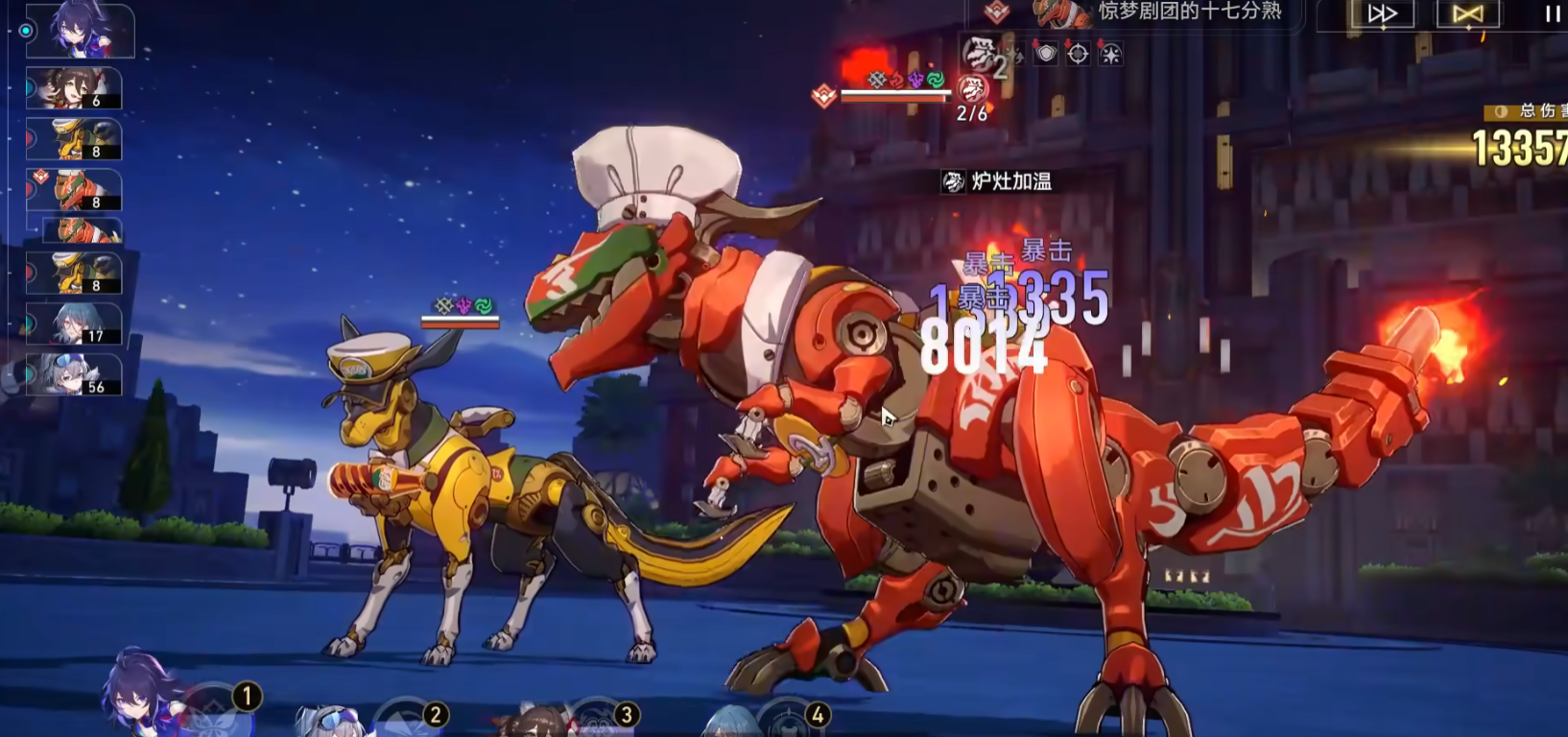1568x737 pixels.
Task: Inspect the dinosaur stack icon above 2/6
Action: [x=972, y=89]
